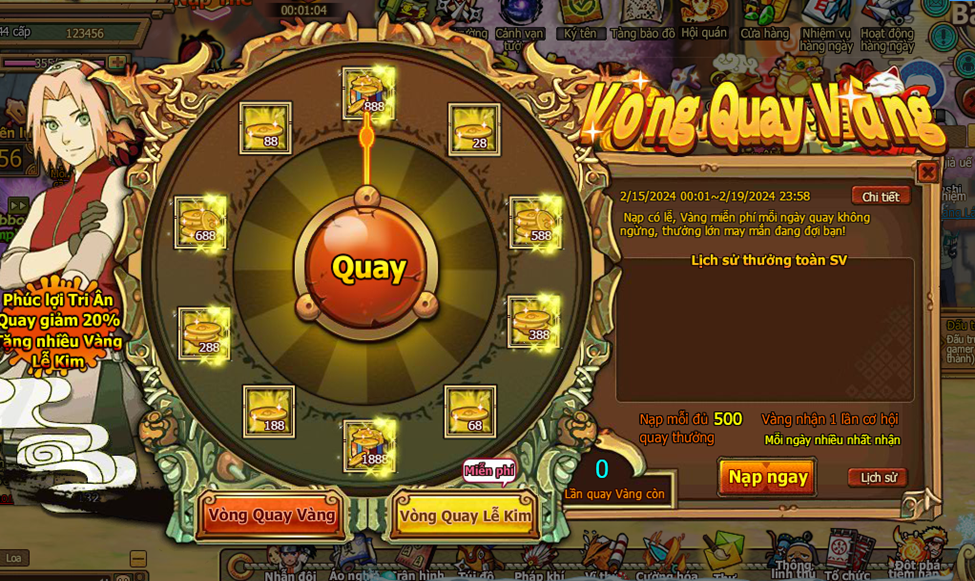Pick the 388 gold prize slot
This screenshot has width=975, height=581.
[534, 321]
